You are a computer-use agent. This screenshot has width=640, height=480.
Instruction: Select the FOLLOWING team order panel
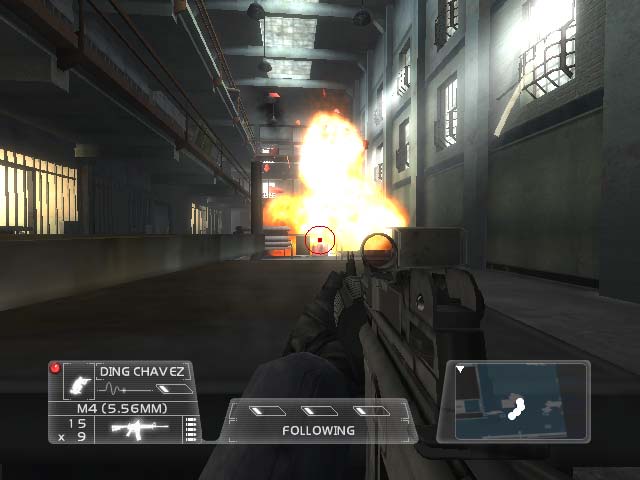point(318,421)
